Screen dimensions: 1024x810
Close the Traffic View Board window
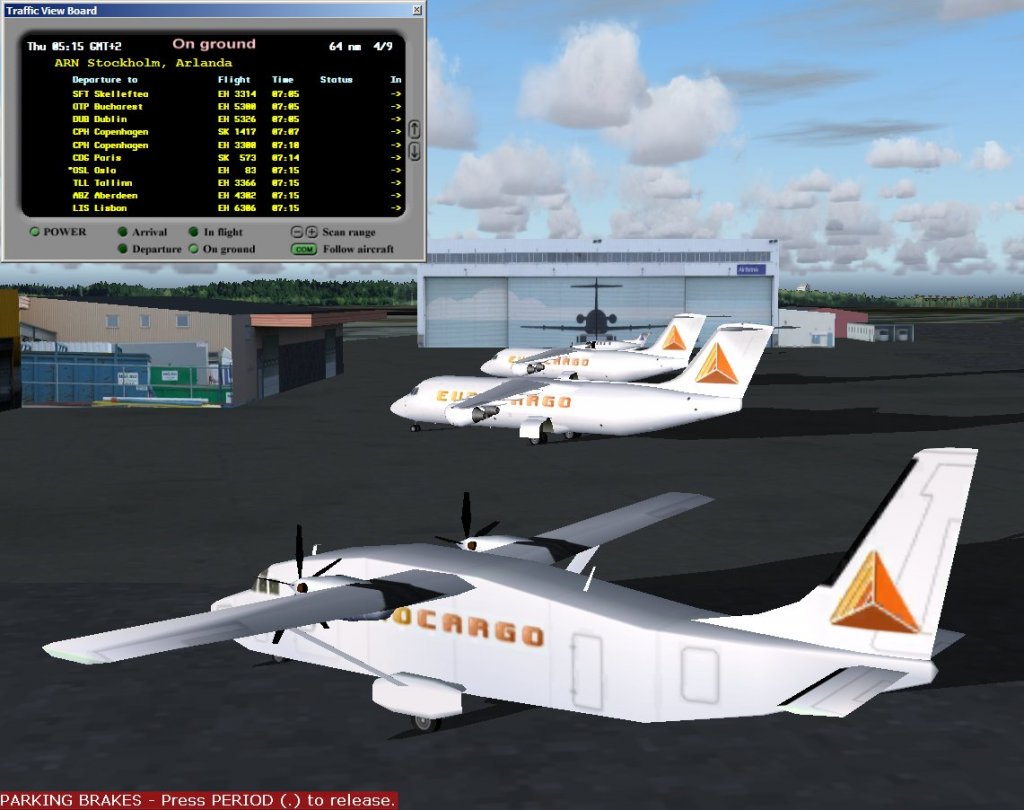417,10
